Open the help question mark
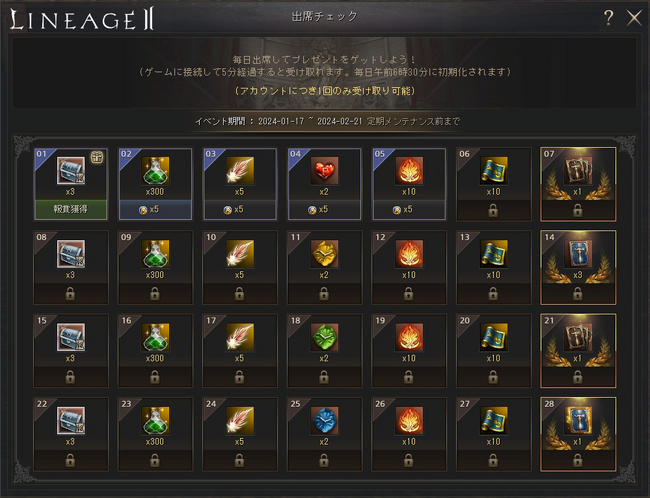 tap(609, 17)
